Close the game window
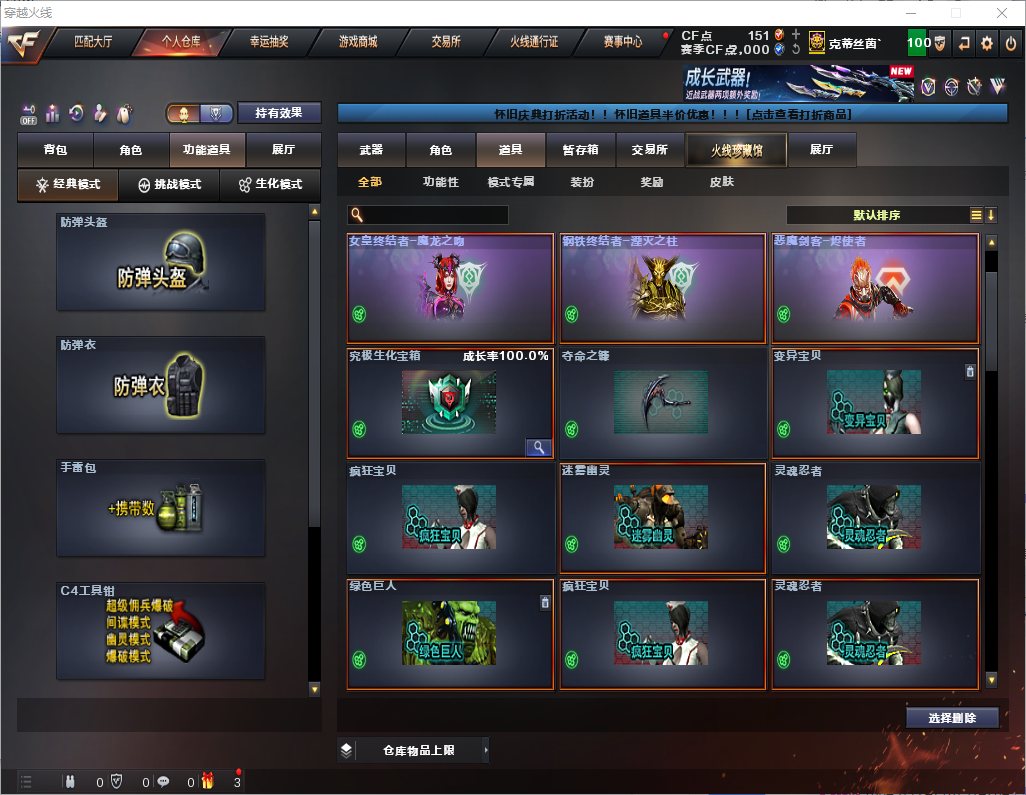The height and width of the screenshot is (795, 1026). (1001, 13)
